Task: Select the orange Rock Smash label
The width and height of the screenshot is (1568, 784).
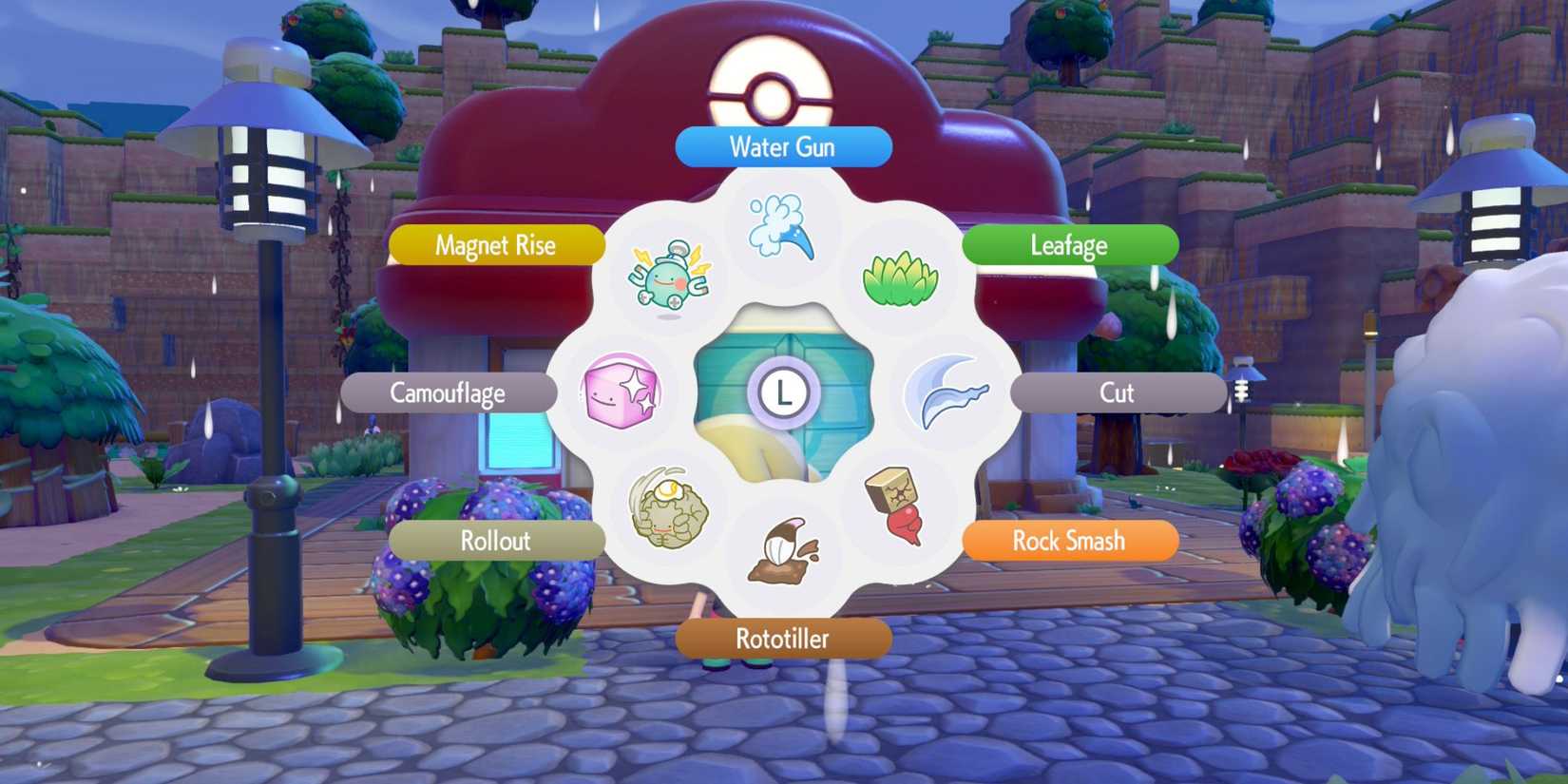Action: click(1068, 541)
